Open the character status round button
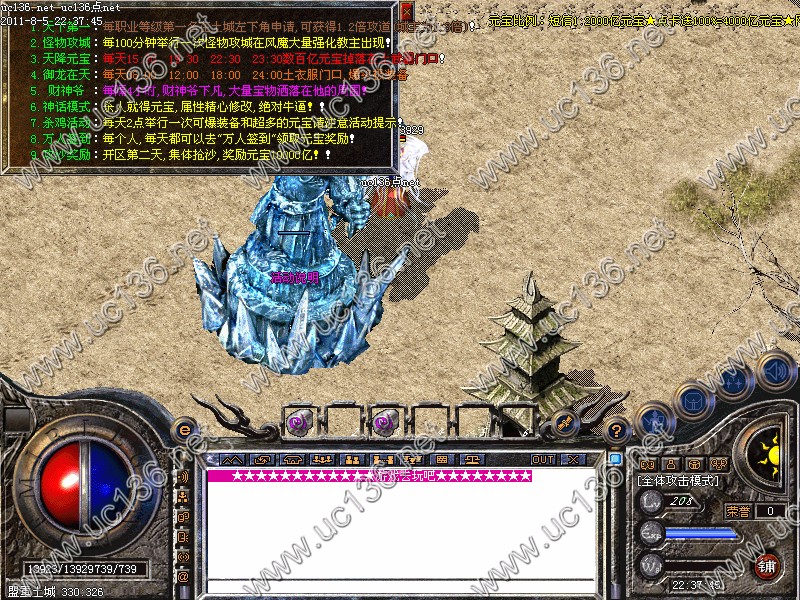The image size is (800, 600). (654, 422)
